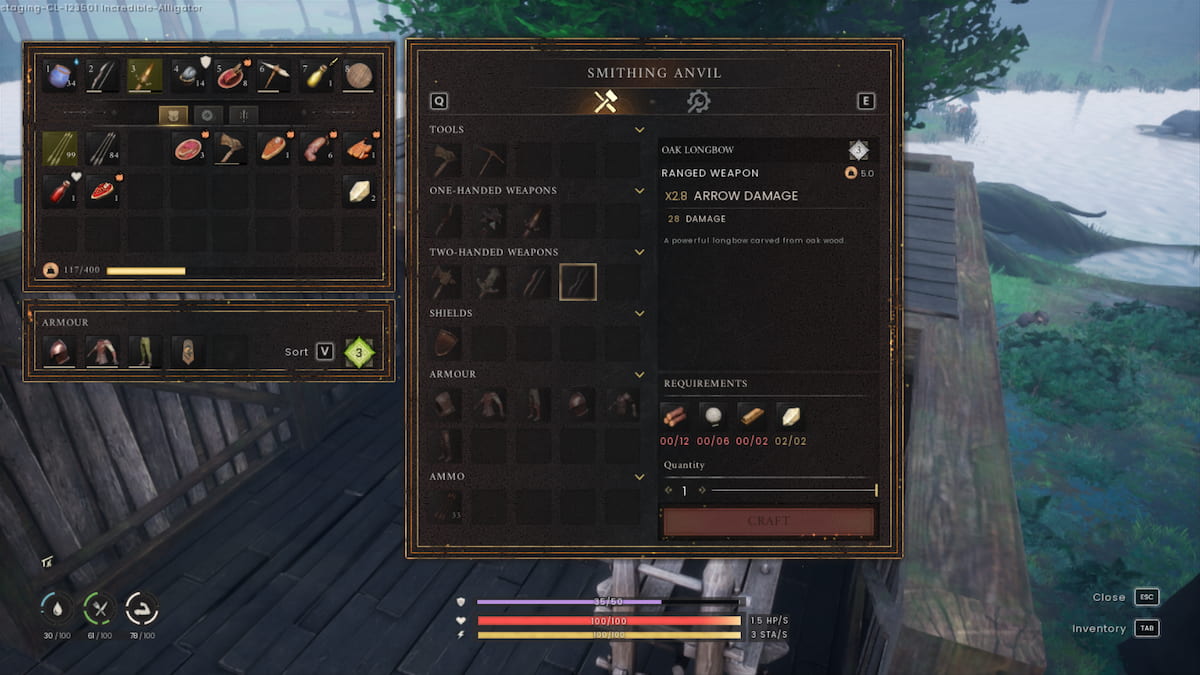Choose the shield recipe under Shields
The image size is (1200, 675).
point(447,344)
